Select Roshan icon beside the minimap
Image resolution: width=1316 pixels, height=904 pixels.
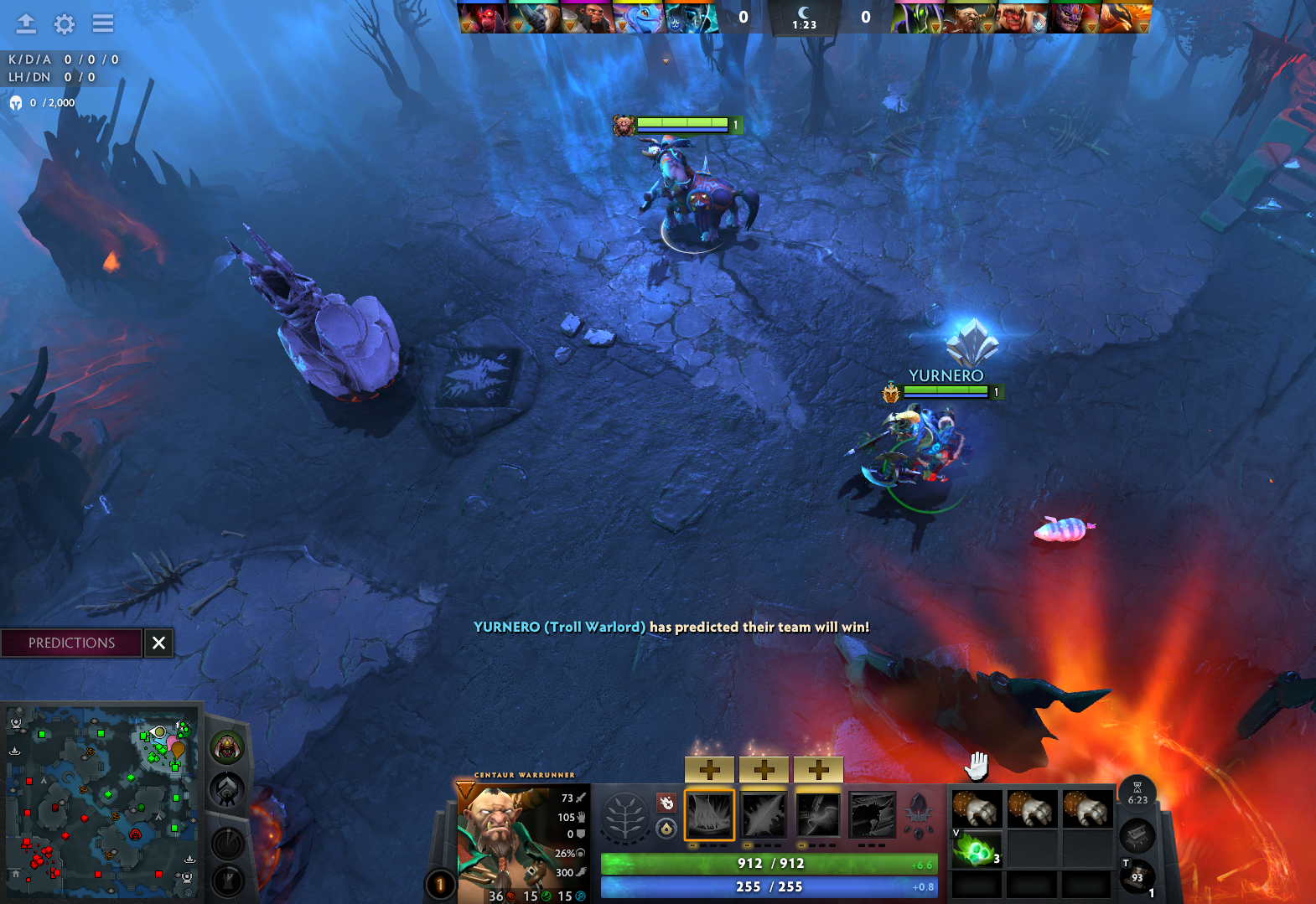tap(226, 746)
